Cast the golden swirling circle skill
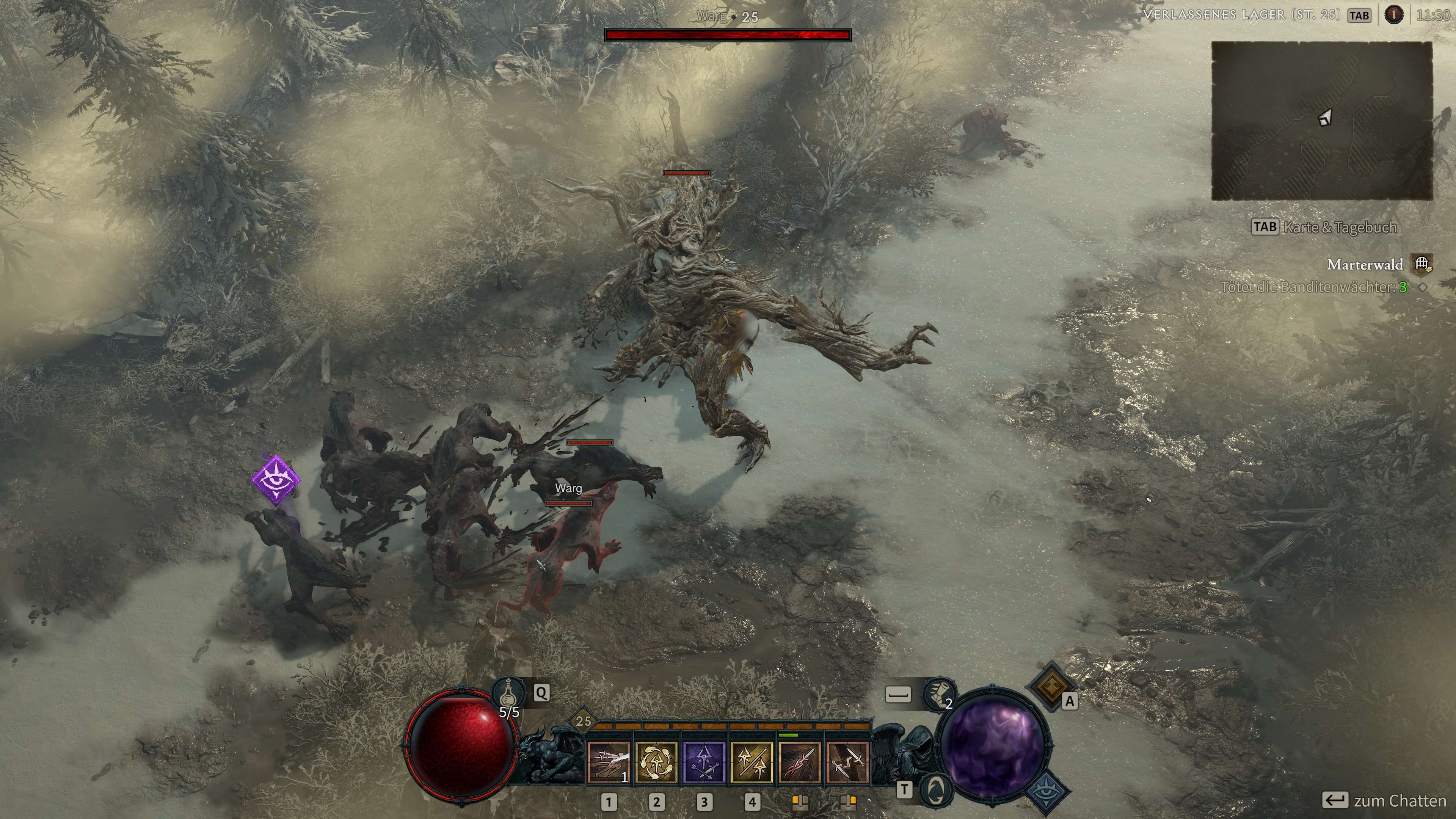1456x819 pixels. [x=656, y=763]
